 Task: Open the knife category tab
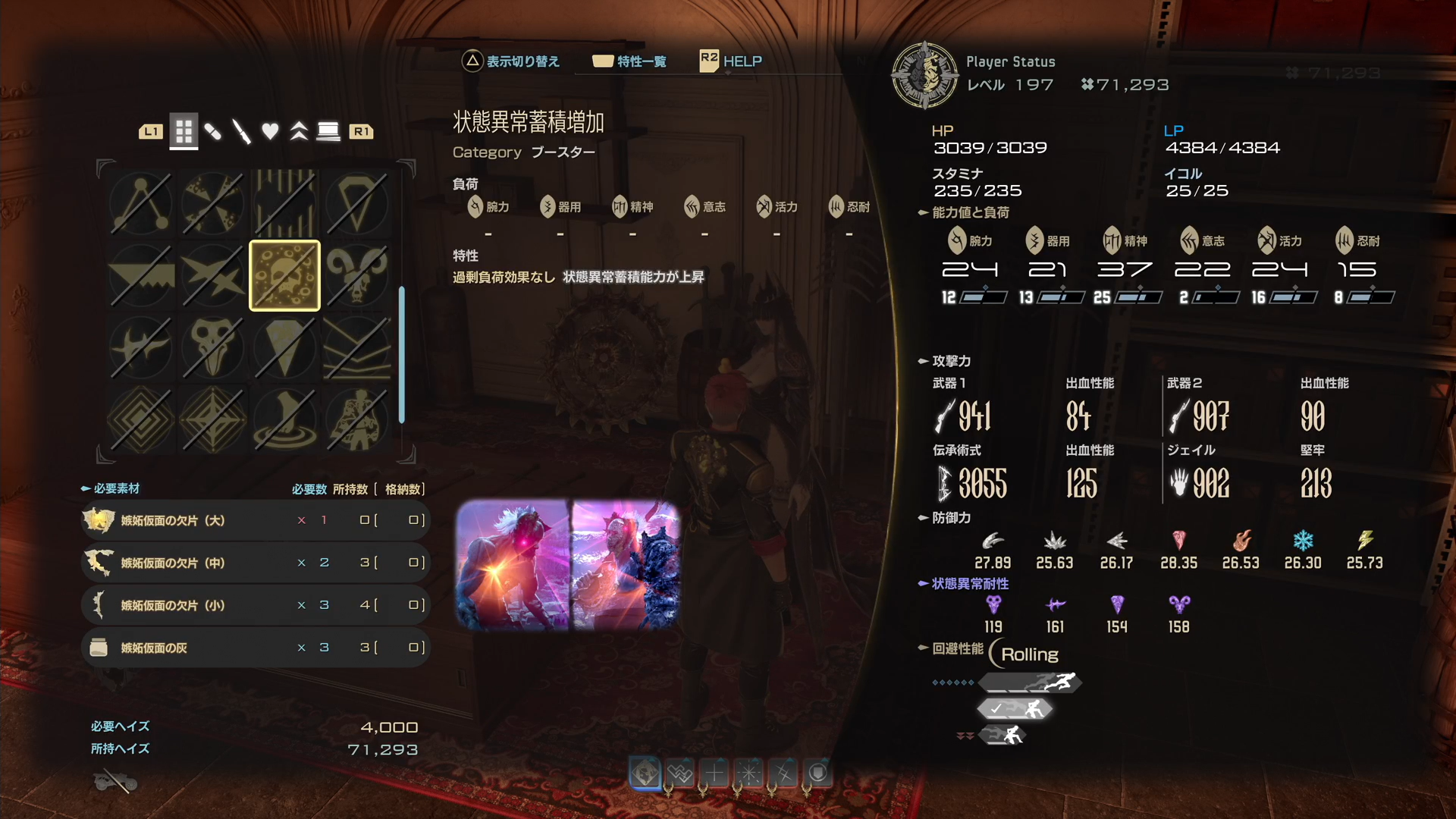[241, 132]
